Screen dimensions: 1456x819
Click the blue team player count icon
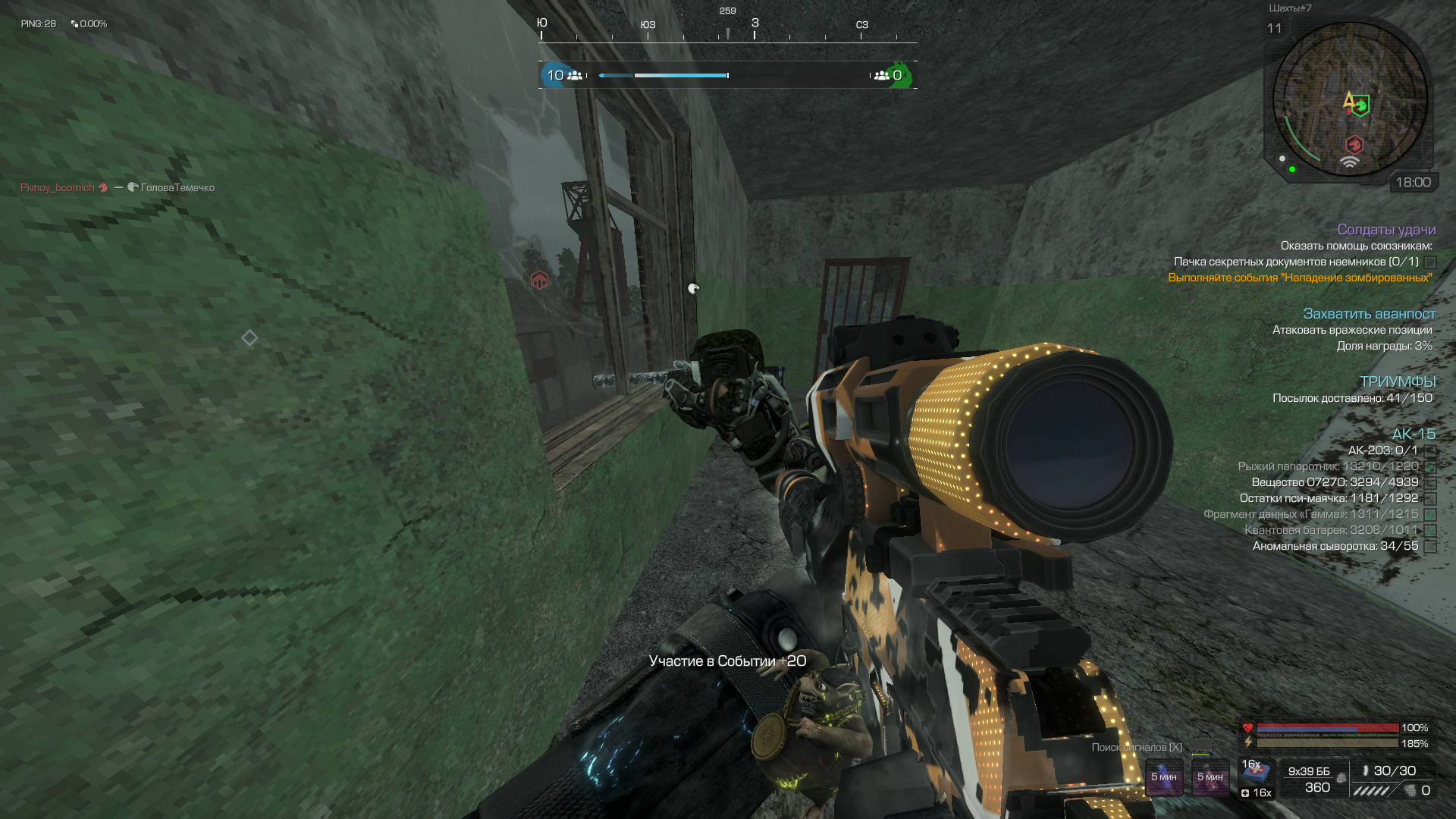pyautogui.click(x=575, y=75)
